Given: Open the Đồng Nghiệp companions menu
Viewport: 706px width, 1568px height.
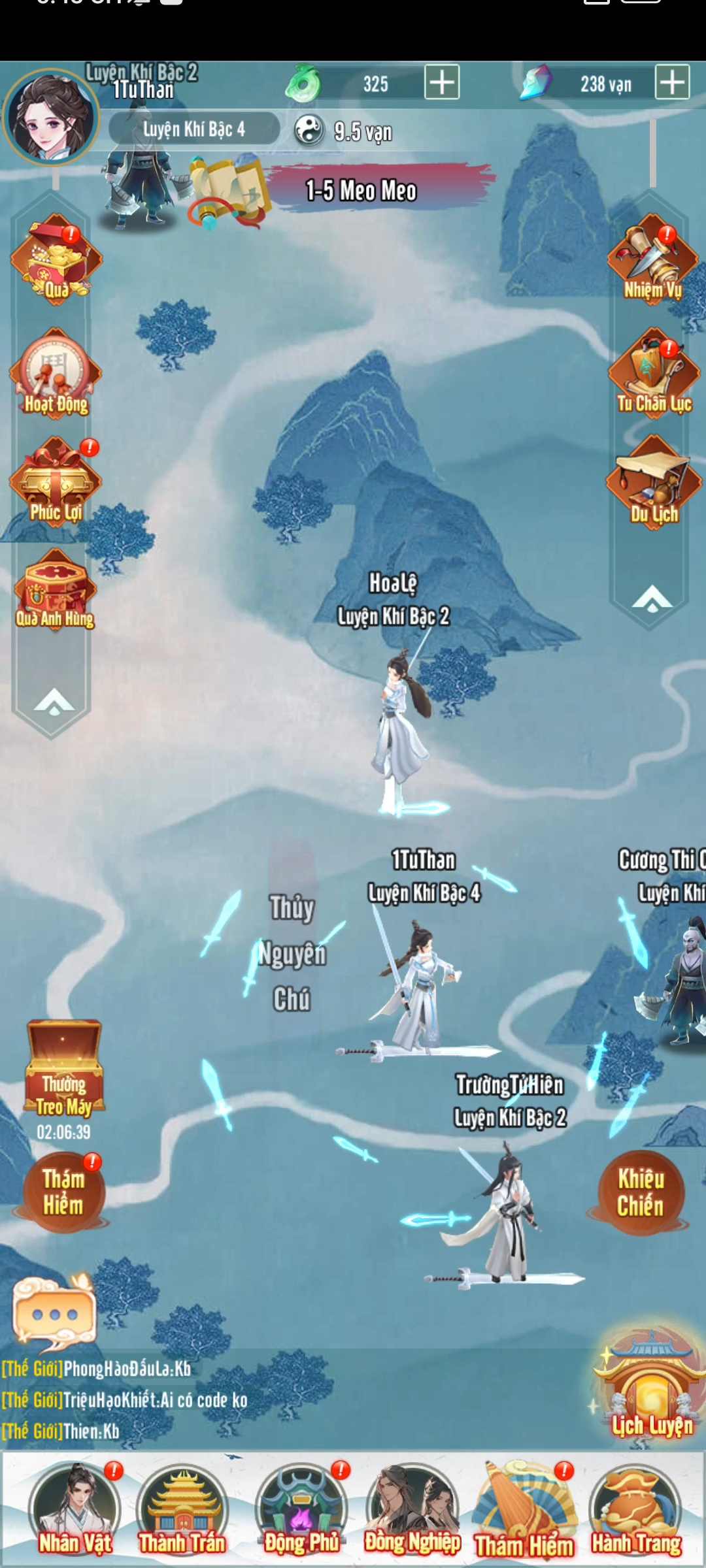Looking at the screenshot, I should coord(412,1512).
